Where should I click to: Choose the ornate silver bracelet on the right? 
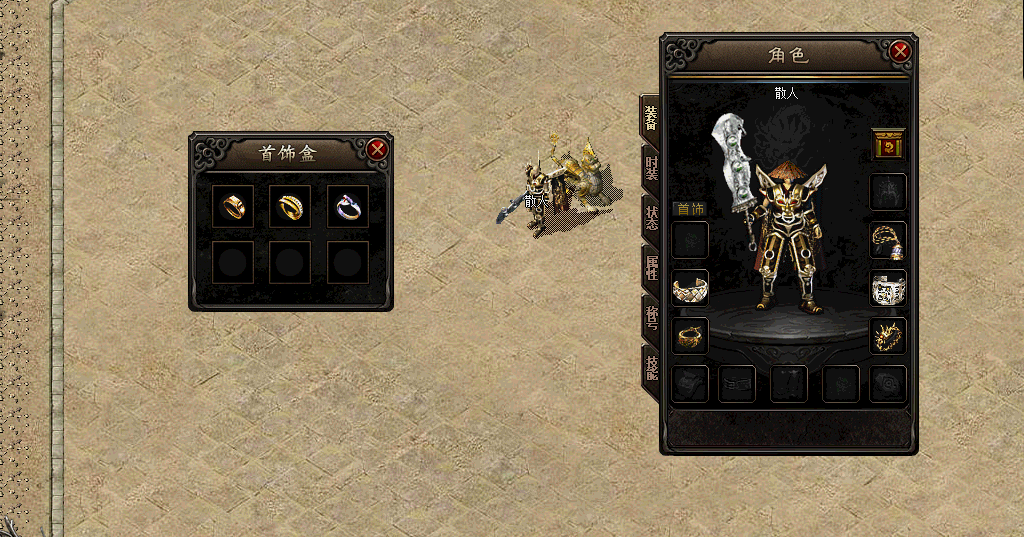pos(887,288)
